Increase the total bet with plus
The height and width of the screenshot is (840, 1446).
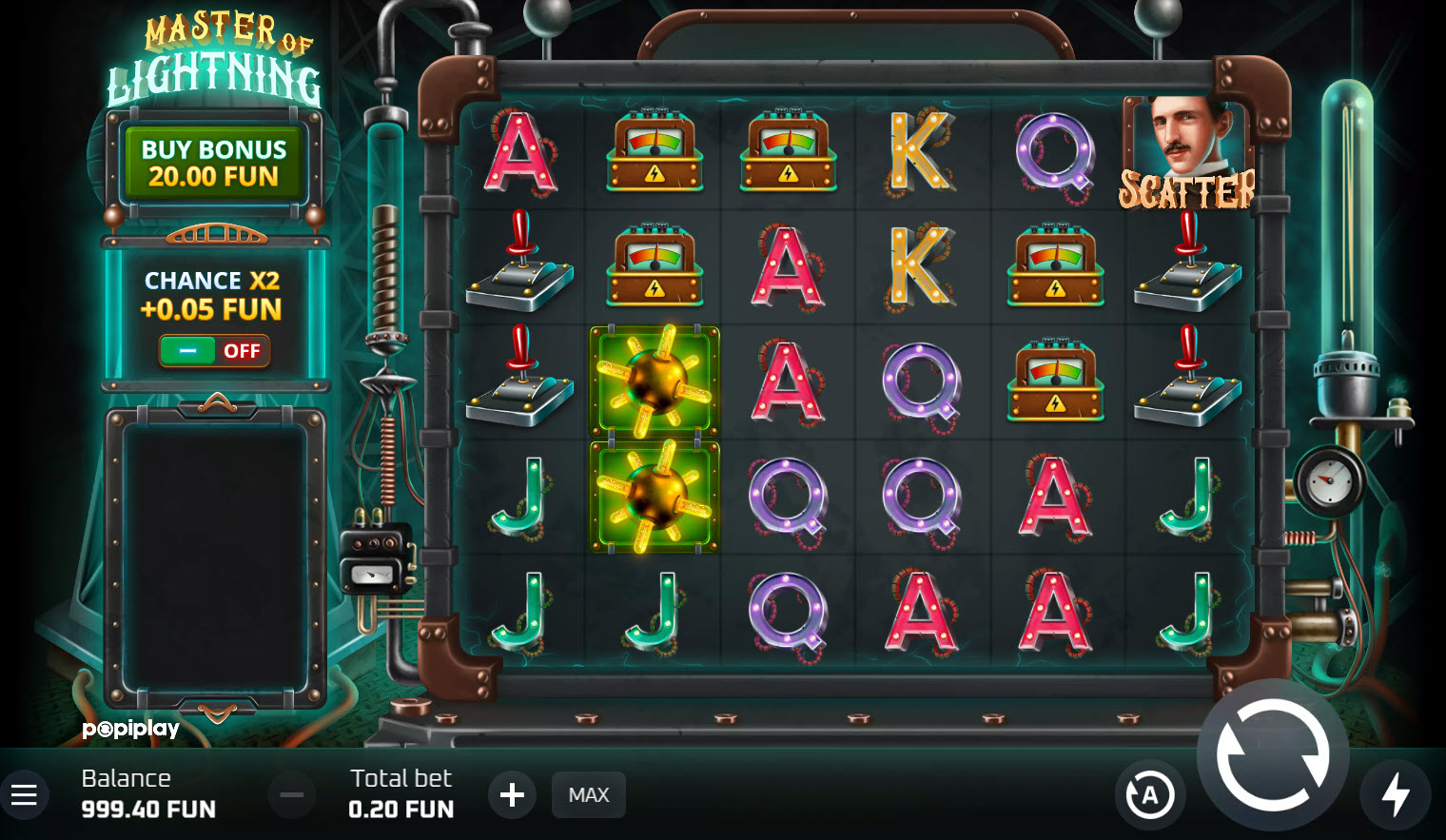pyautogui.click(x=512, y=794)
